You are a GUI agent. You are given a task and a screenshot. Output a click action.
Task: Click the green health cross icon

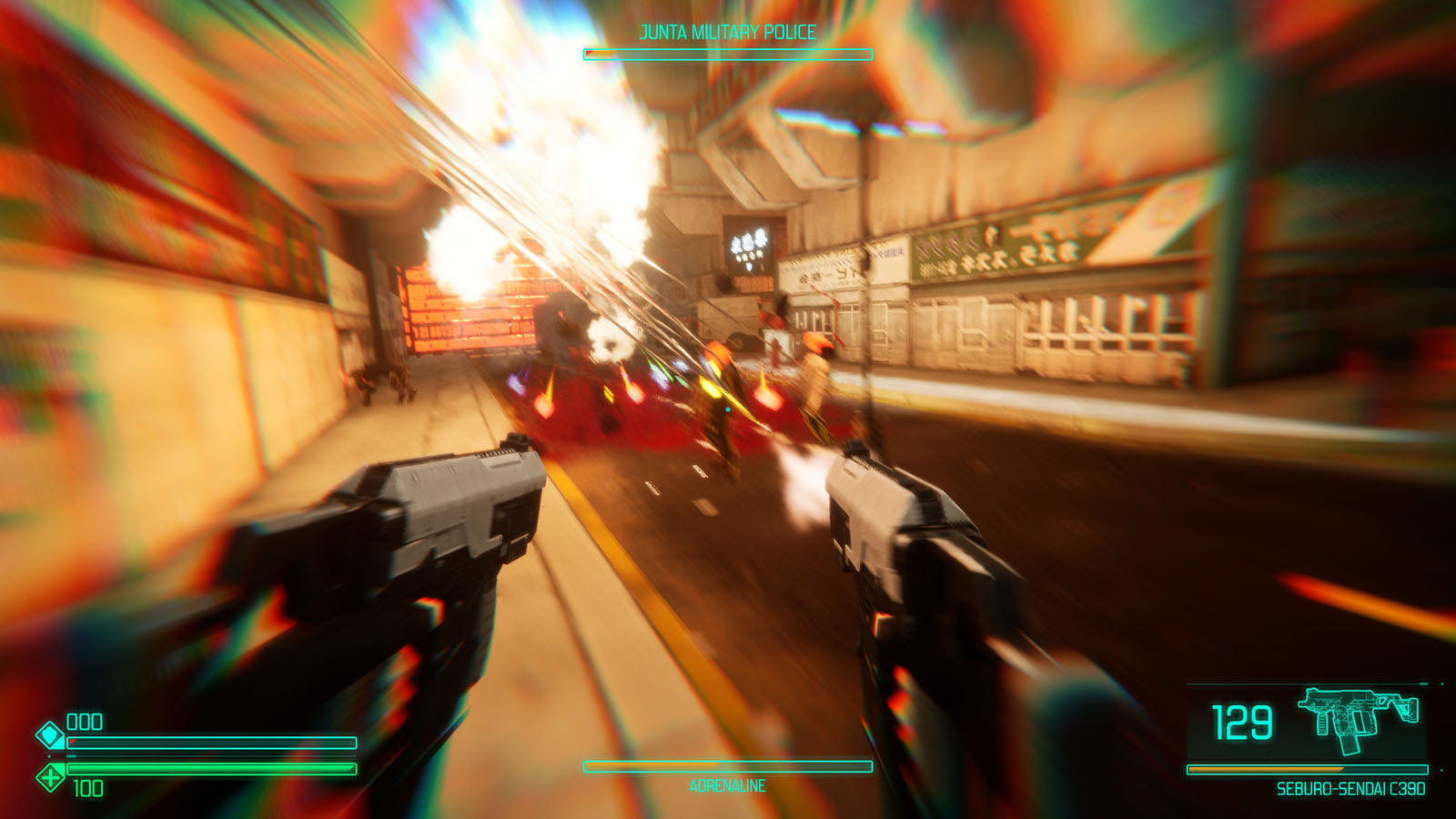point(50,777)
